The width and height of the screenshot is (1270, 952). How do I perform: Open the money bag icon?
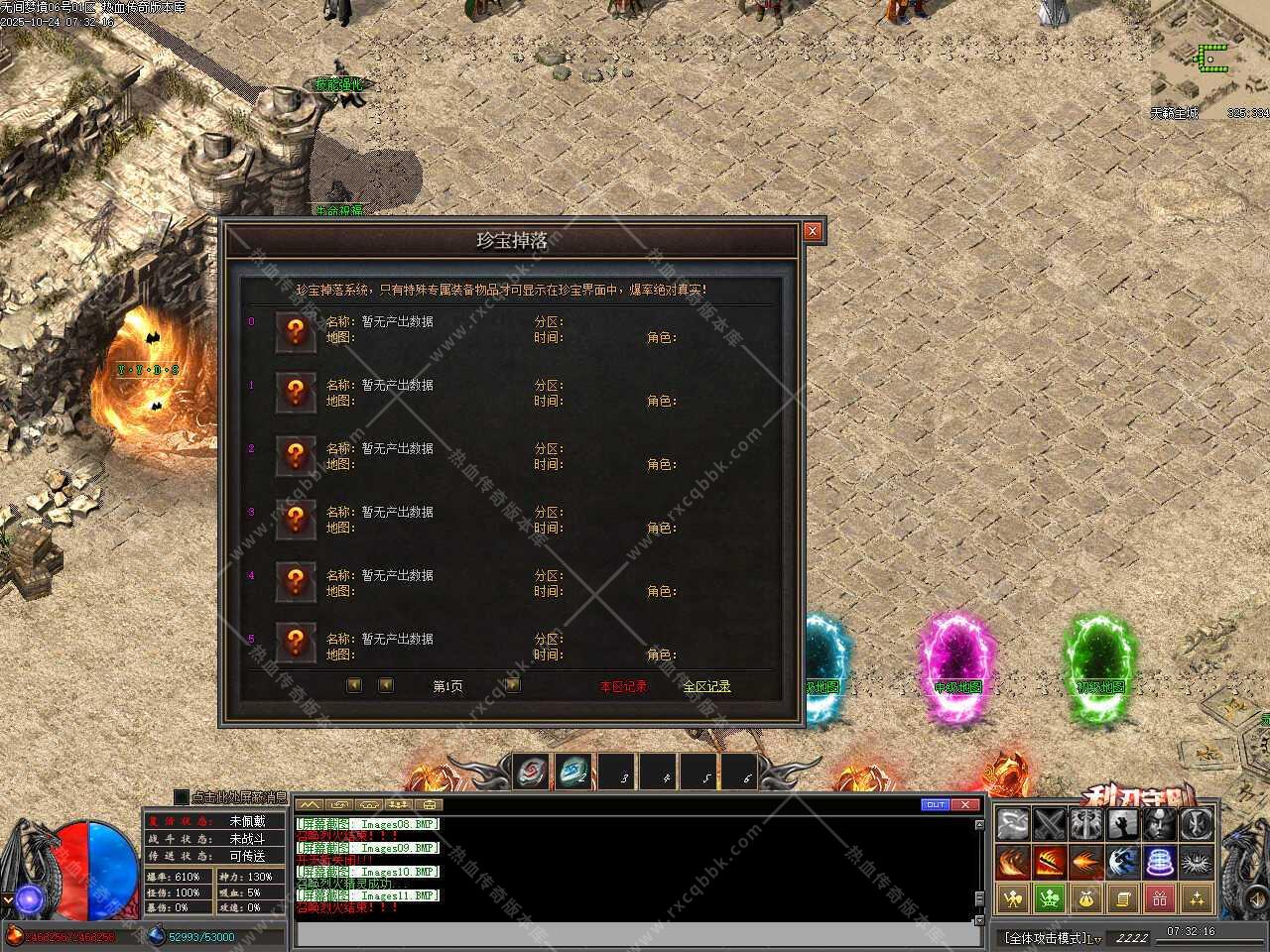pos(1086,898)
